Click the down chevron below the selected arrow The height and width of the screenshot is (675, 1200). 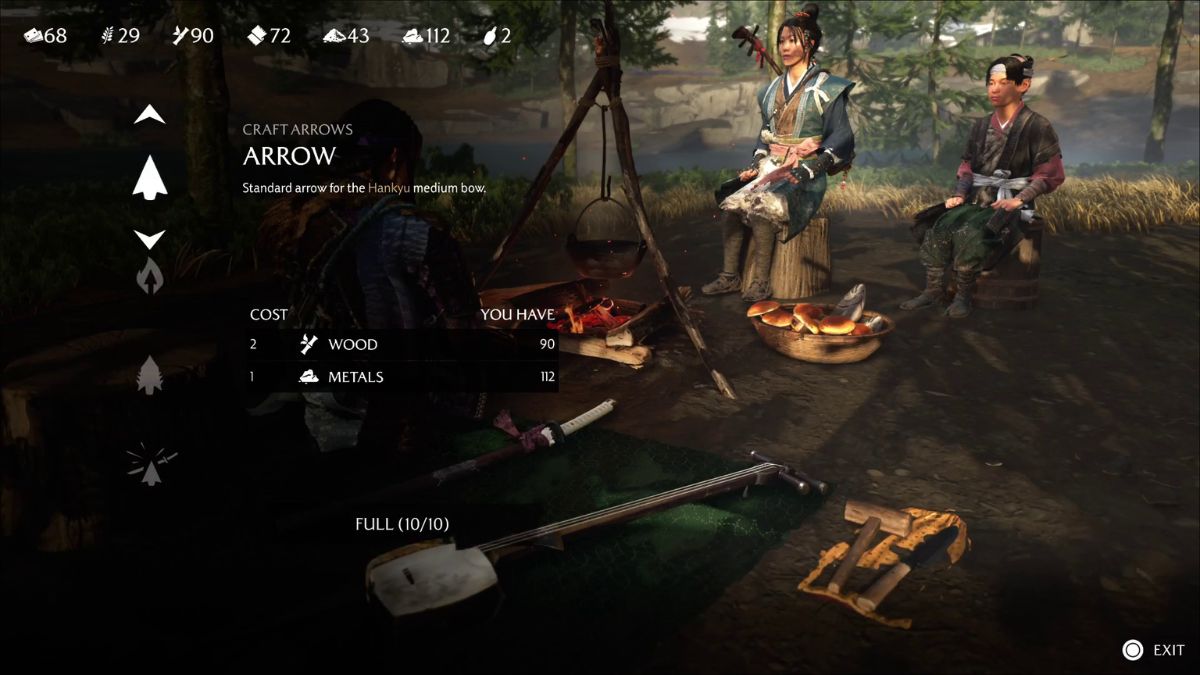(150, 239)
